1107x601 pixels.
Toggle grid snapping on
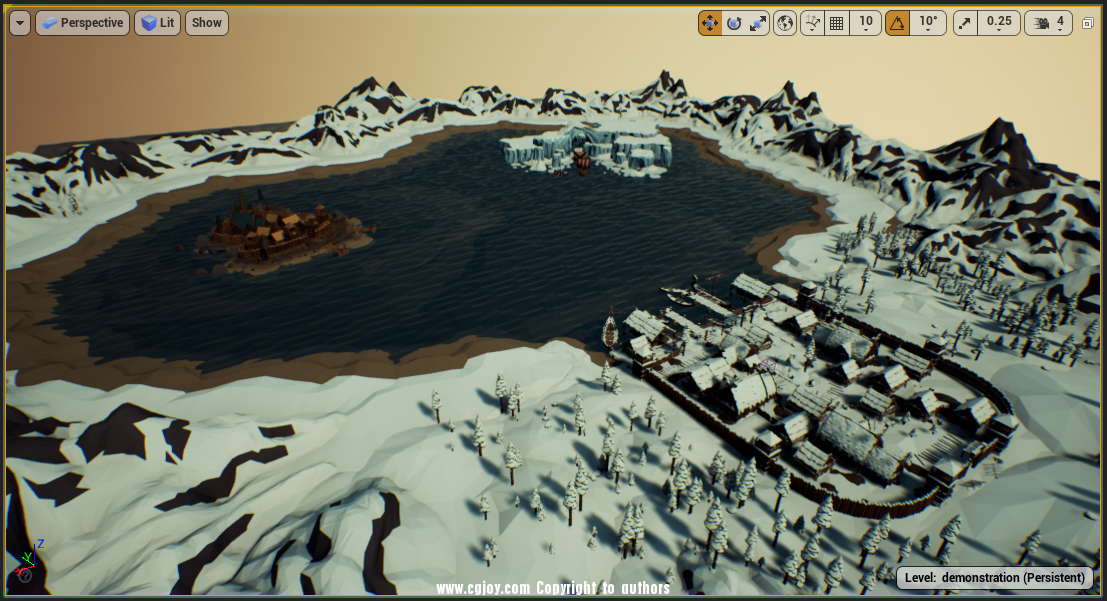837,23
